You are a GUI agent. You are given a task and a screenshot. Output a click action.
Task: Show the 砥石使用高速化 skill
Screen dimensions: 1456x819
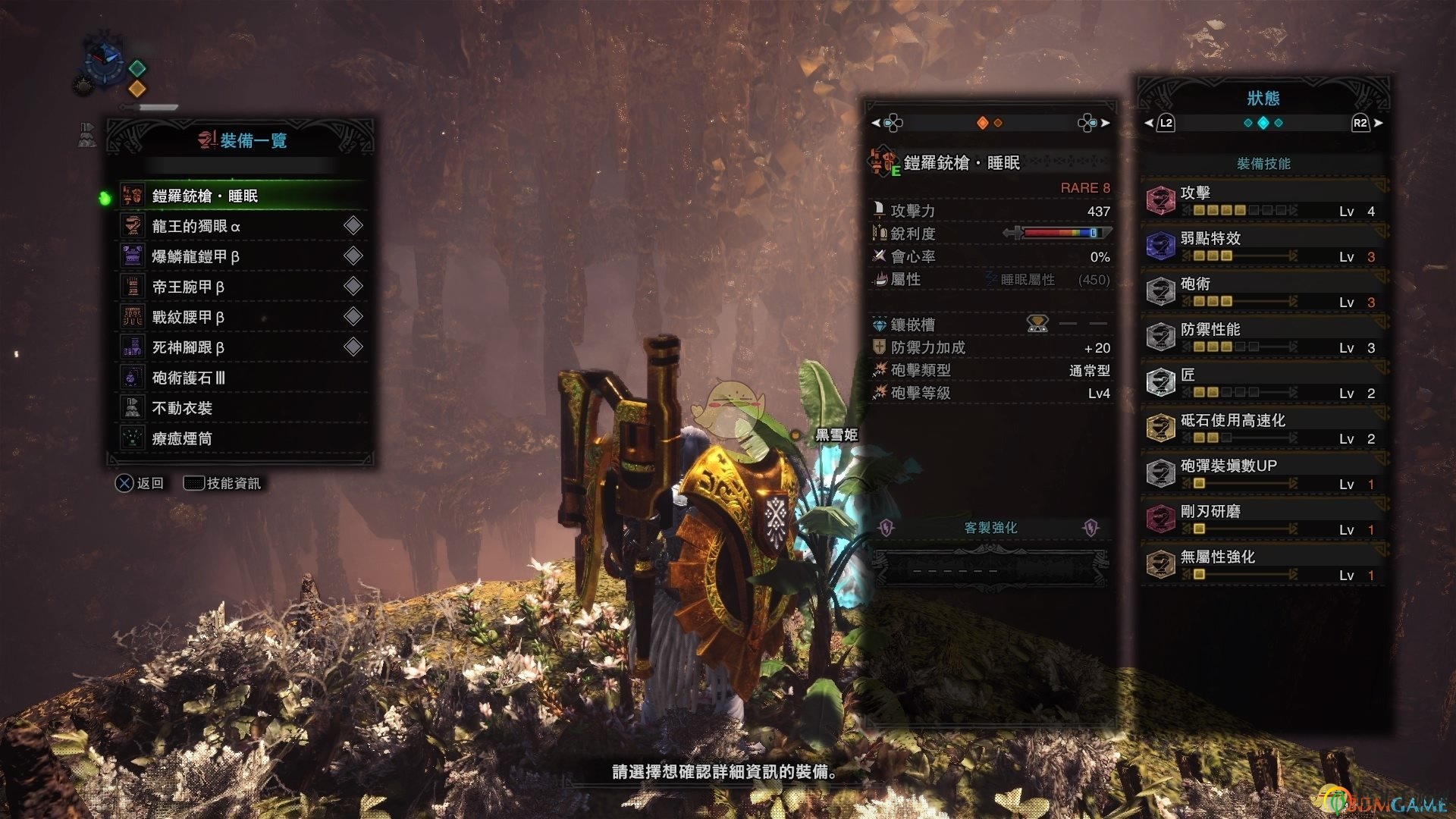(x=1263, y=428)
